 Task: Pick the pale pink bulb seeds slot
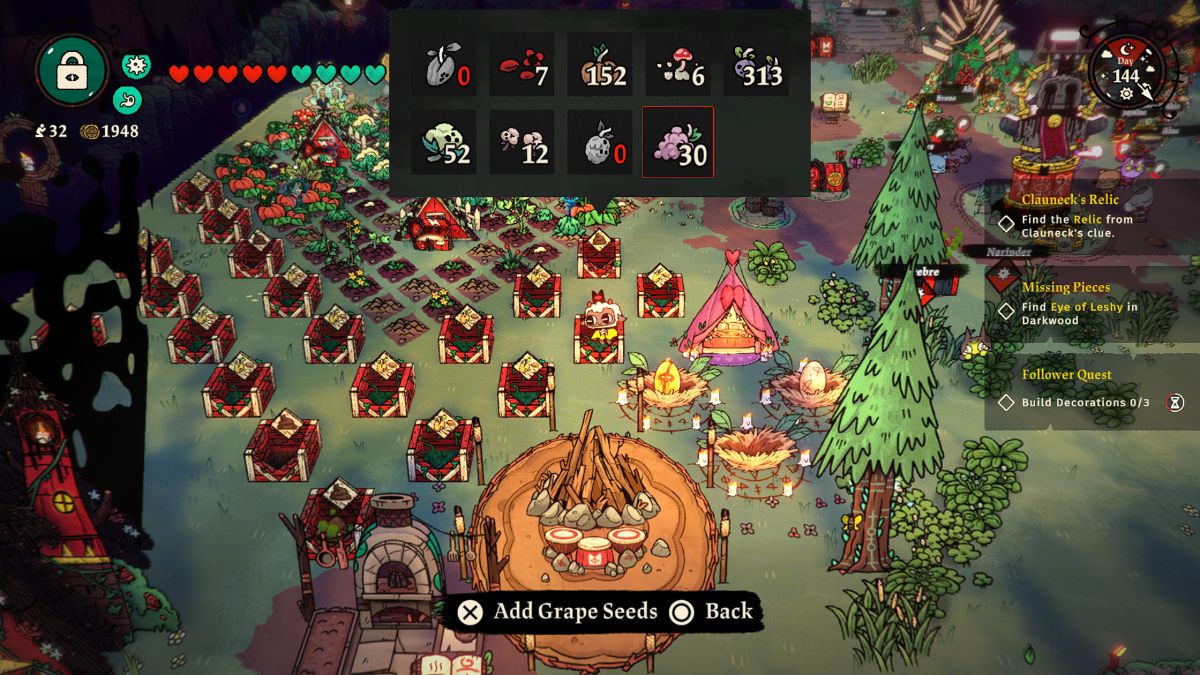tap(522, 142)
